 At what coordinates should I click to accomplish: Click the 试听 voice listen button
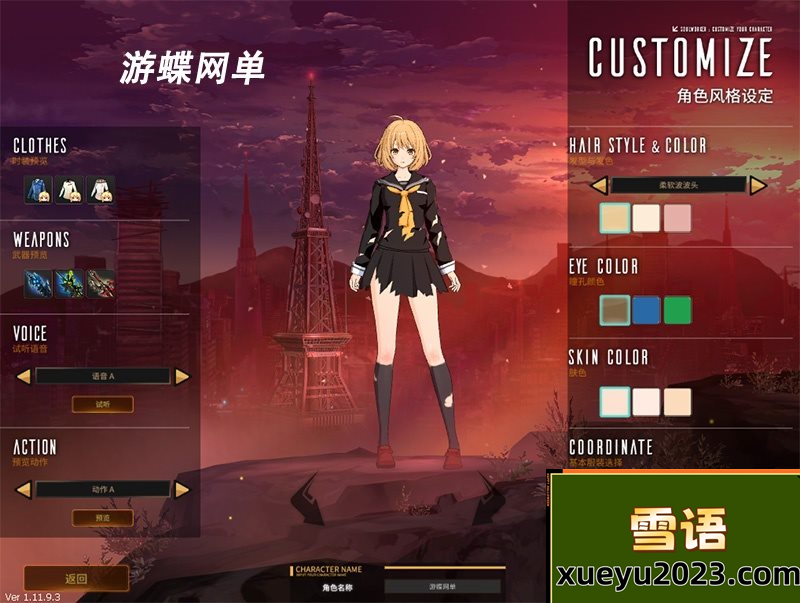pyautogui.click(x=102, y=404)
